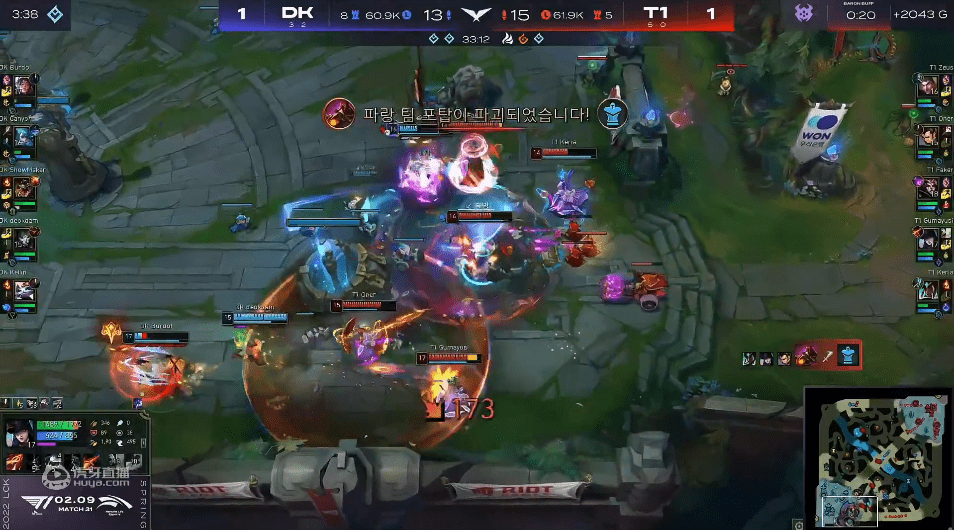Select T1 Keria's champion portrait
This screenshot has width=954, height=530.
(929, 290)
